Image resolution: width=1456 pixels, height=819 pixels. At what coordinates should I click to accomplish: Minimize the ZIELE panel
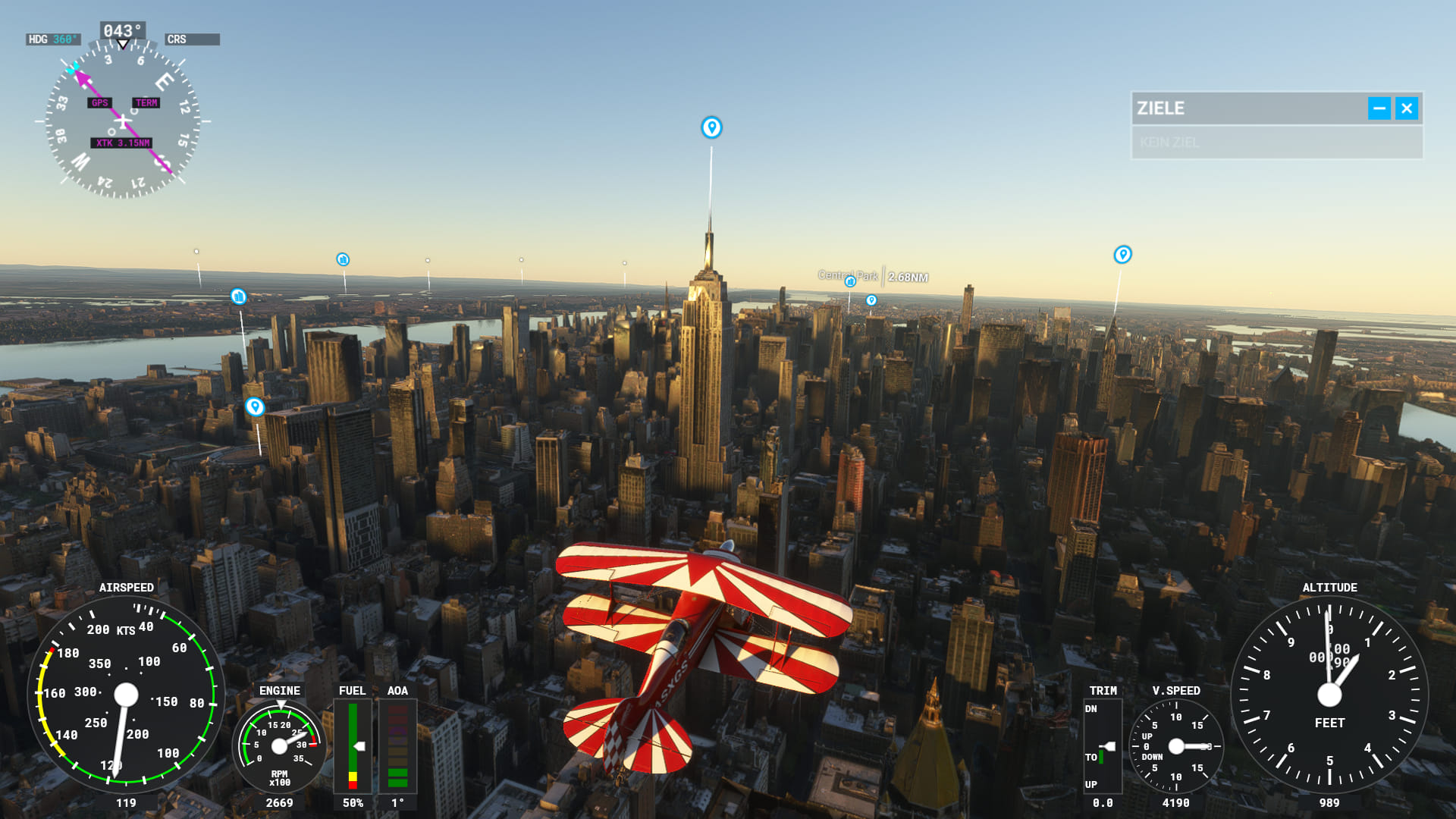pyautogui.click(x=1379, y=108)
